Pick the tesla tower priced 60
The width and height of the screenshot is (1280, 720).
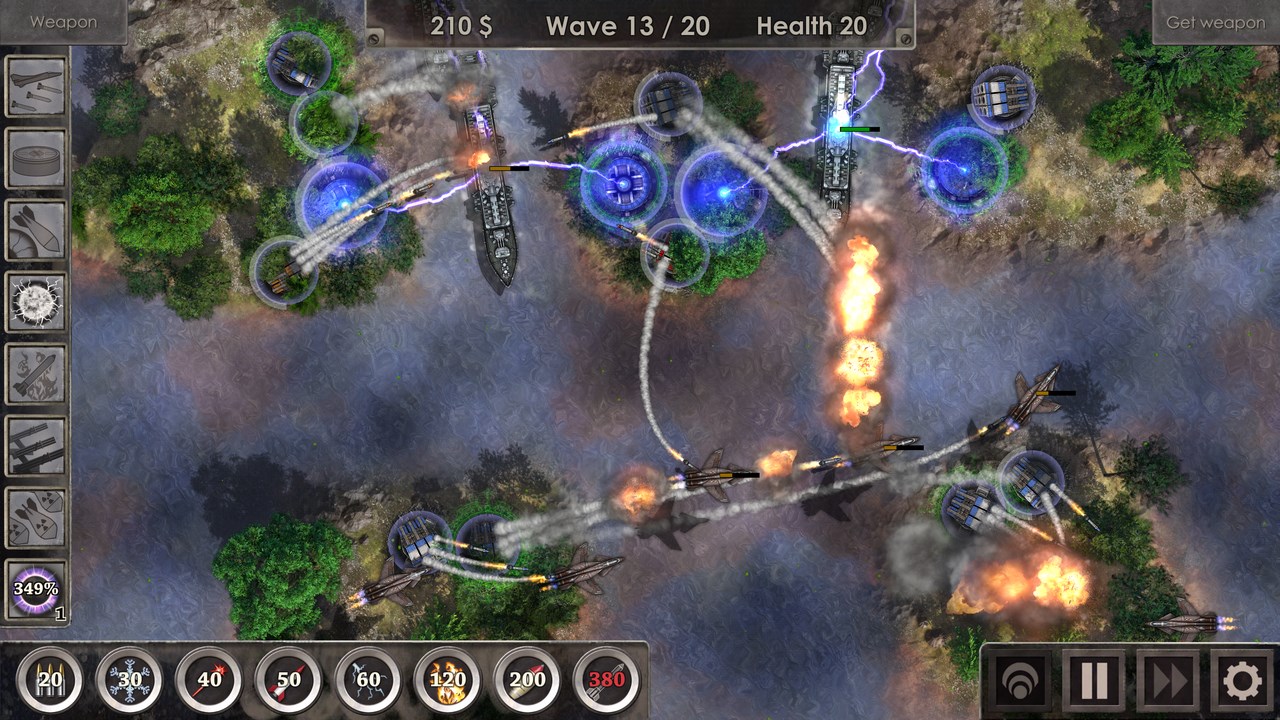coord(368,679)
